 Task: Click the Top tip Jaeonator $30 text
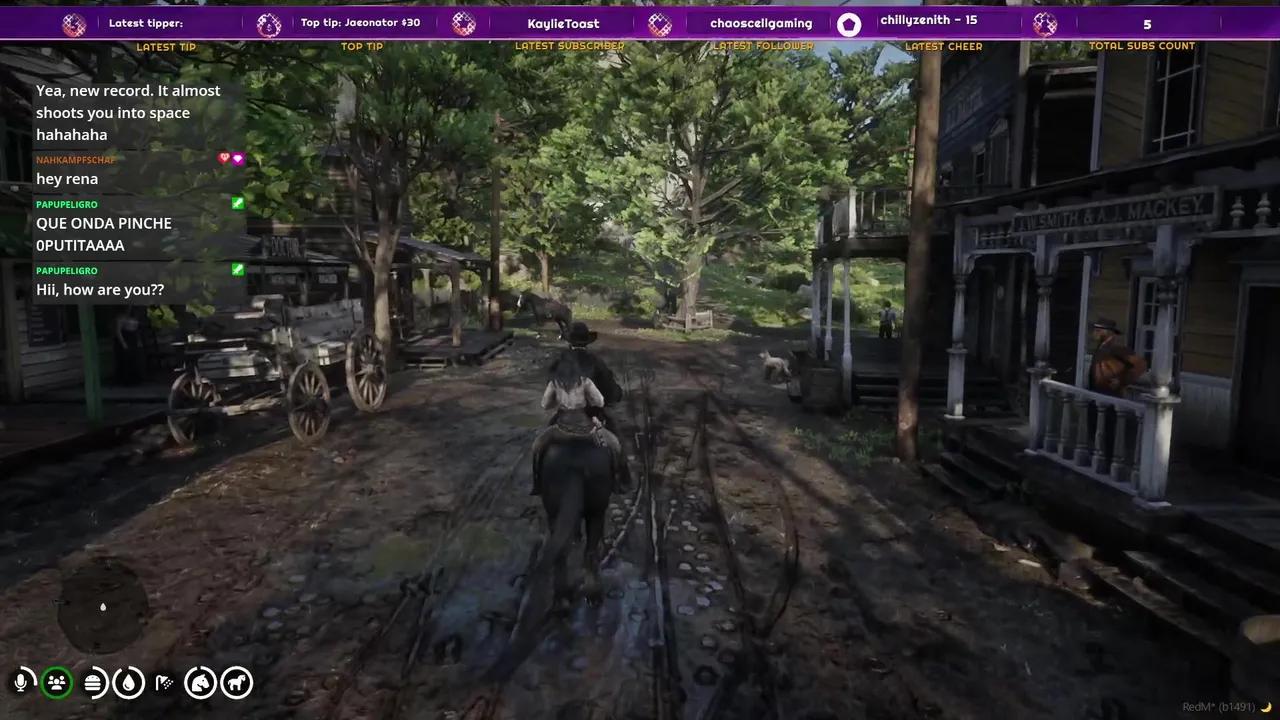pyautogui.click(x=360, y=22)
